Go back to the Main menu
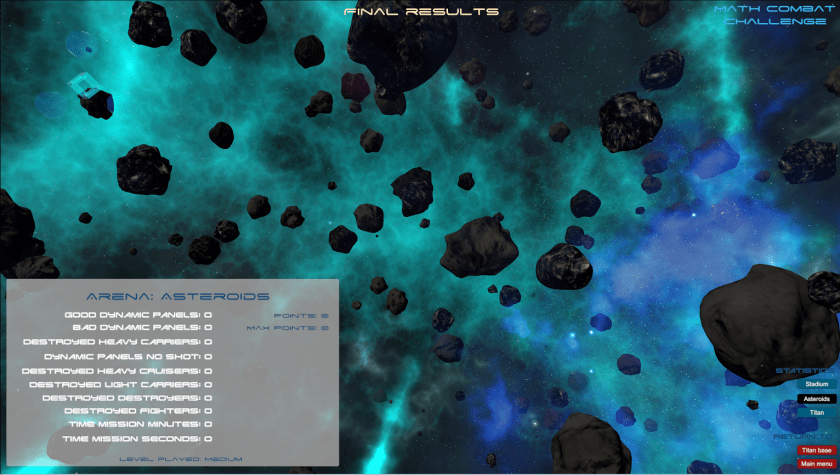Viewport: 840px width, 475px height. pyautogui.click(x=816, y=464)
